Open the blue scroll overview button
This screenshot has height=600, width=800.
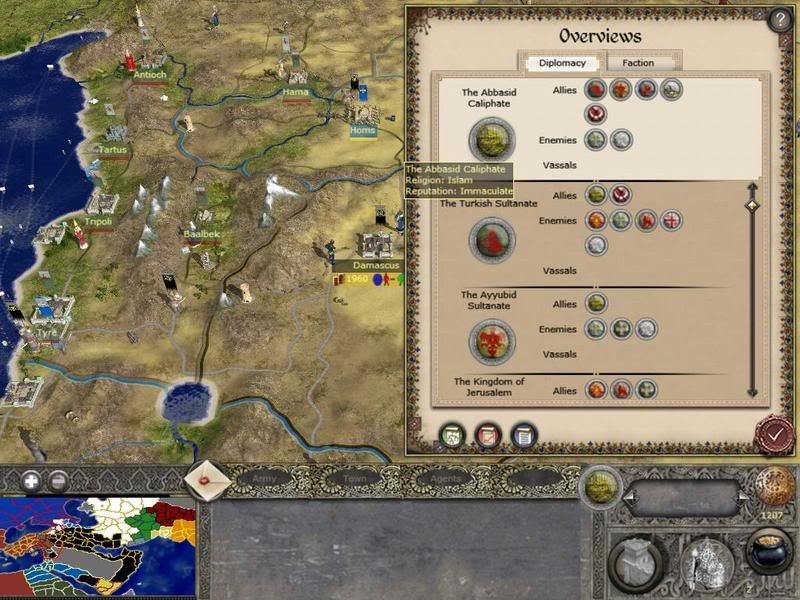[523, 435]
